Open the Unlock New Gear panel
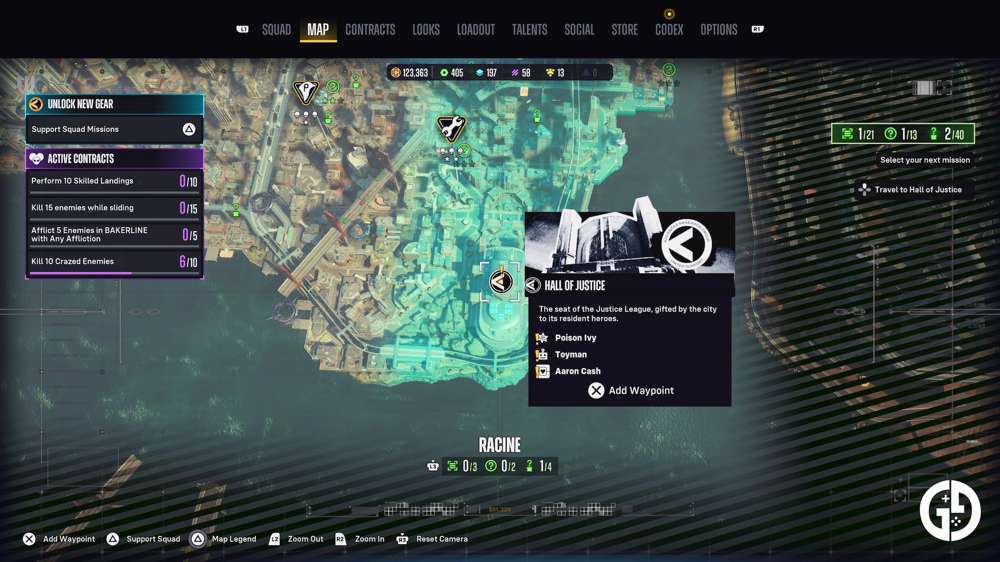Screen dimensions: 1000x562 tap(115, 104)
